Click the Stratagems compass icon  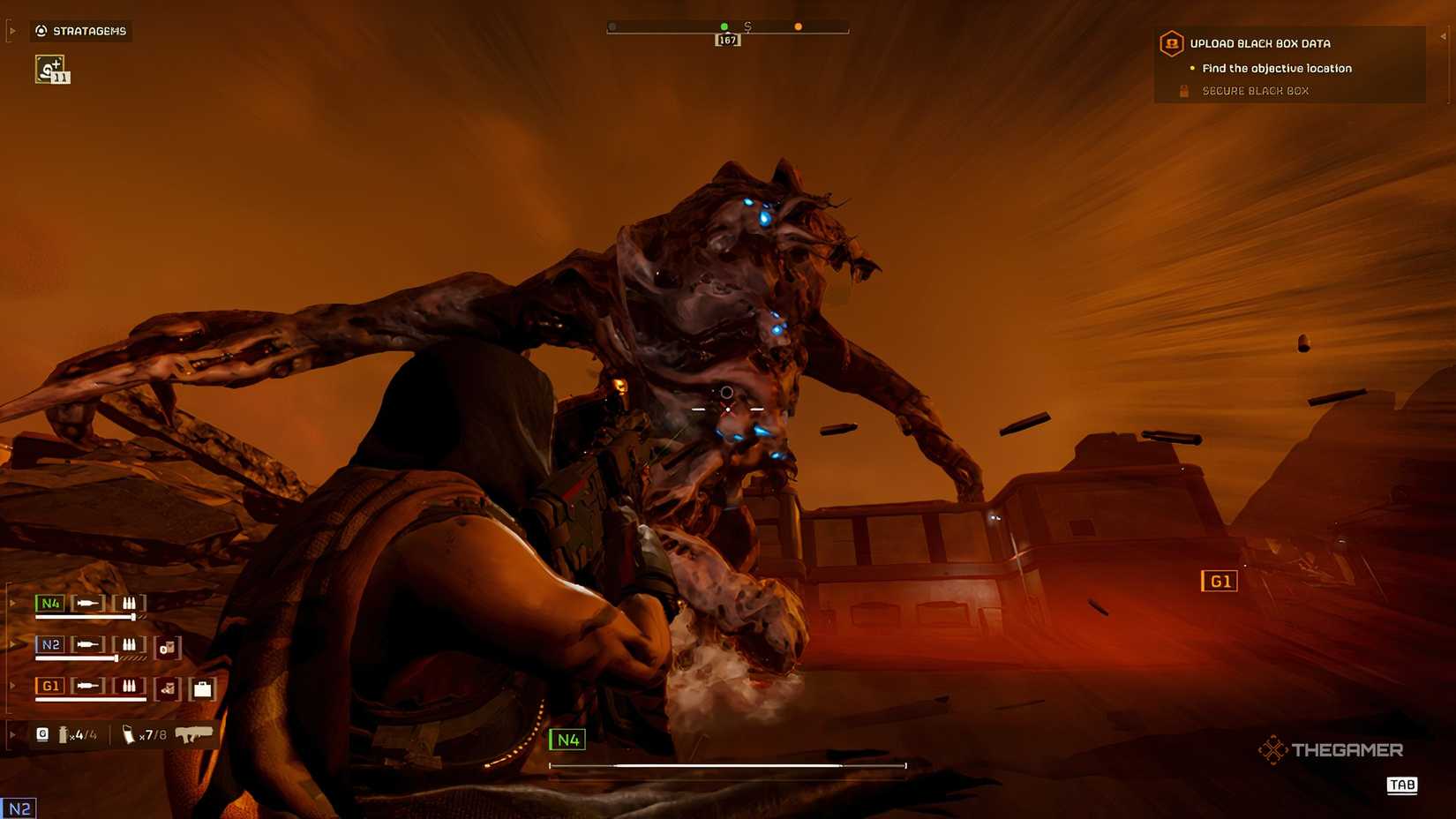coord(41,31)
